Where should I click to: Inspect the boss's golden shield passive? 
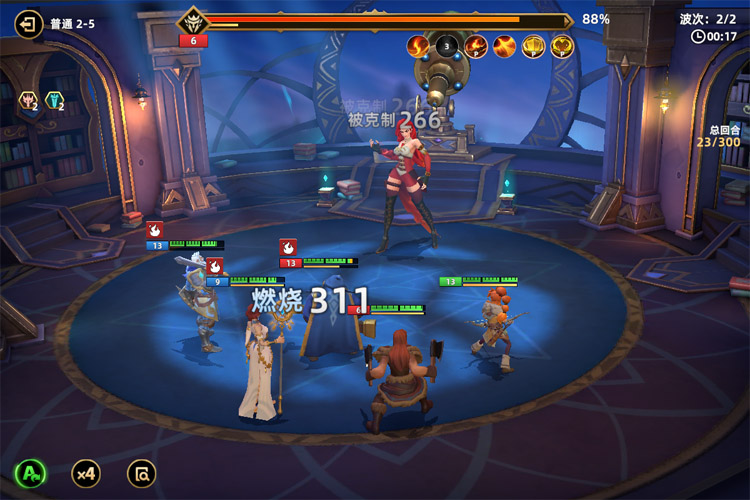[x=534, y=45]
